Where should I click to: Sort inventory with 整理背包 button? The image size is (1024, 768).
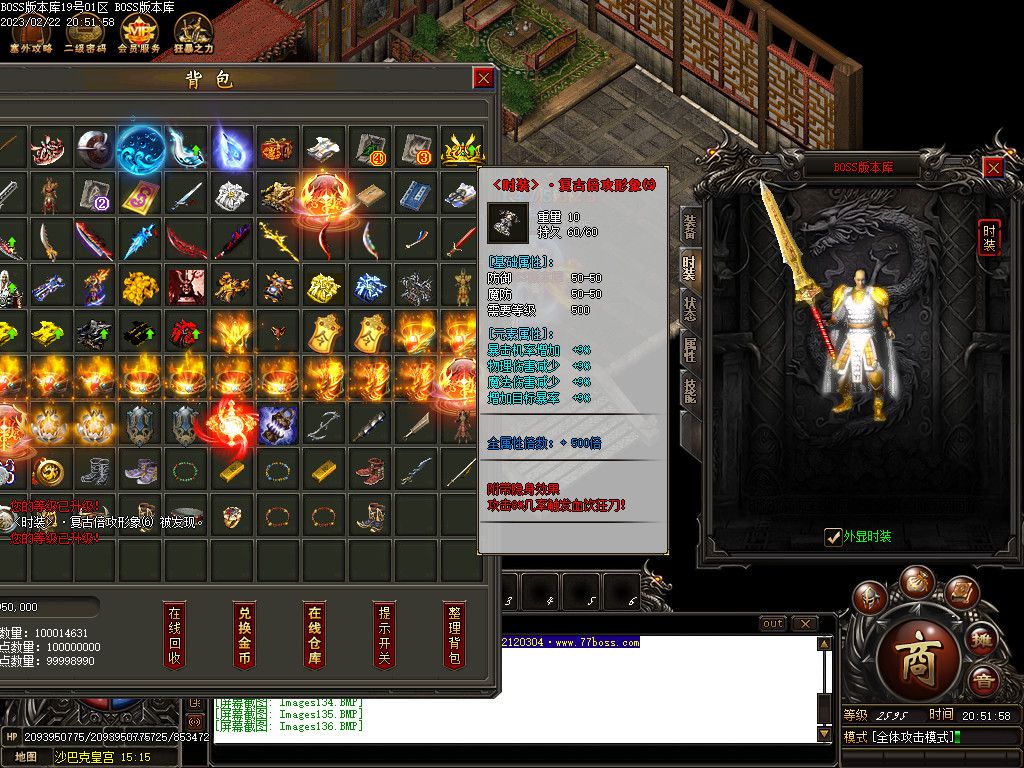click(x=454, y=635)
